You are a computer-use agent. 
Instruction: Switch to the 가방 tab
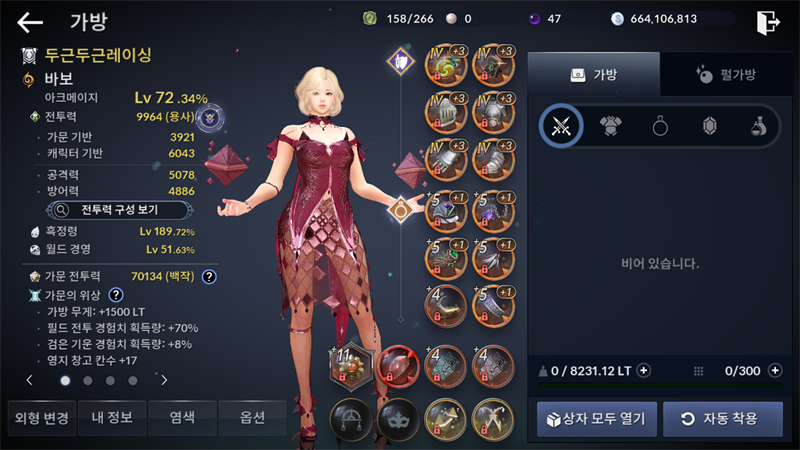point(594,74)
